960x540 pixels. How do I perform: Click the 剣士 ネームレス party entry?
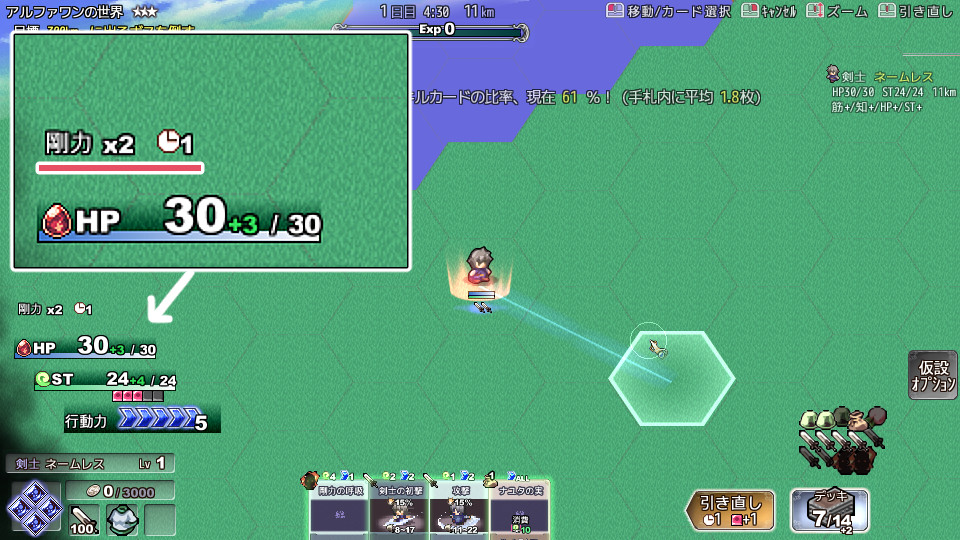tap(878, 76)
